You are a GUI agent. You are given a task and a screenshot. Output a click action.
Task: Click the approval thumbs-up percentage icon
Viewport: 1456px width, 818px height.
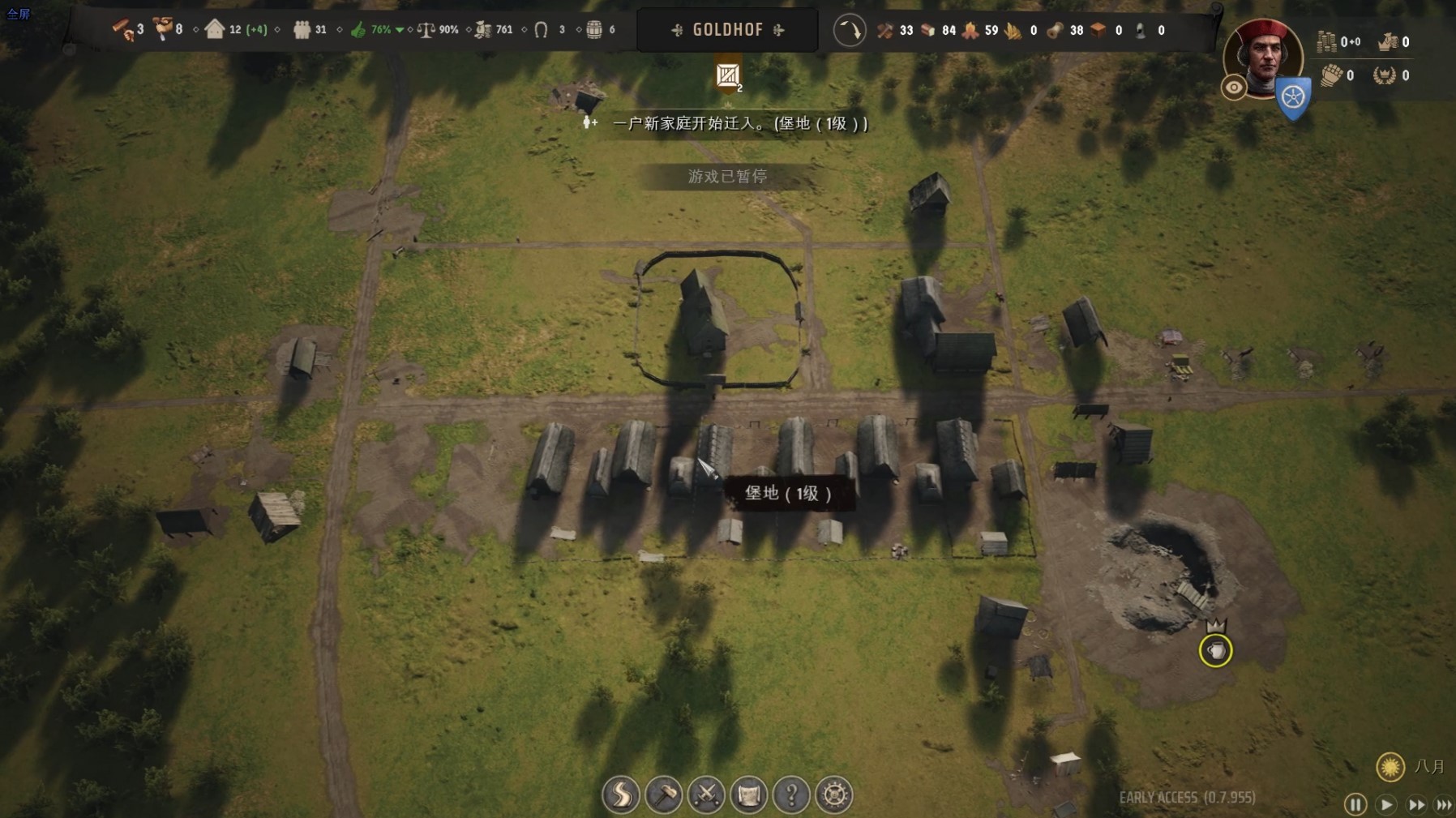pos(358,30)
